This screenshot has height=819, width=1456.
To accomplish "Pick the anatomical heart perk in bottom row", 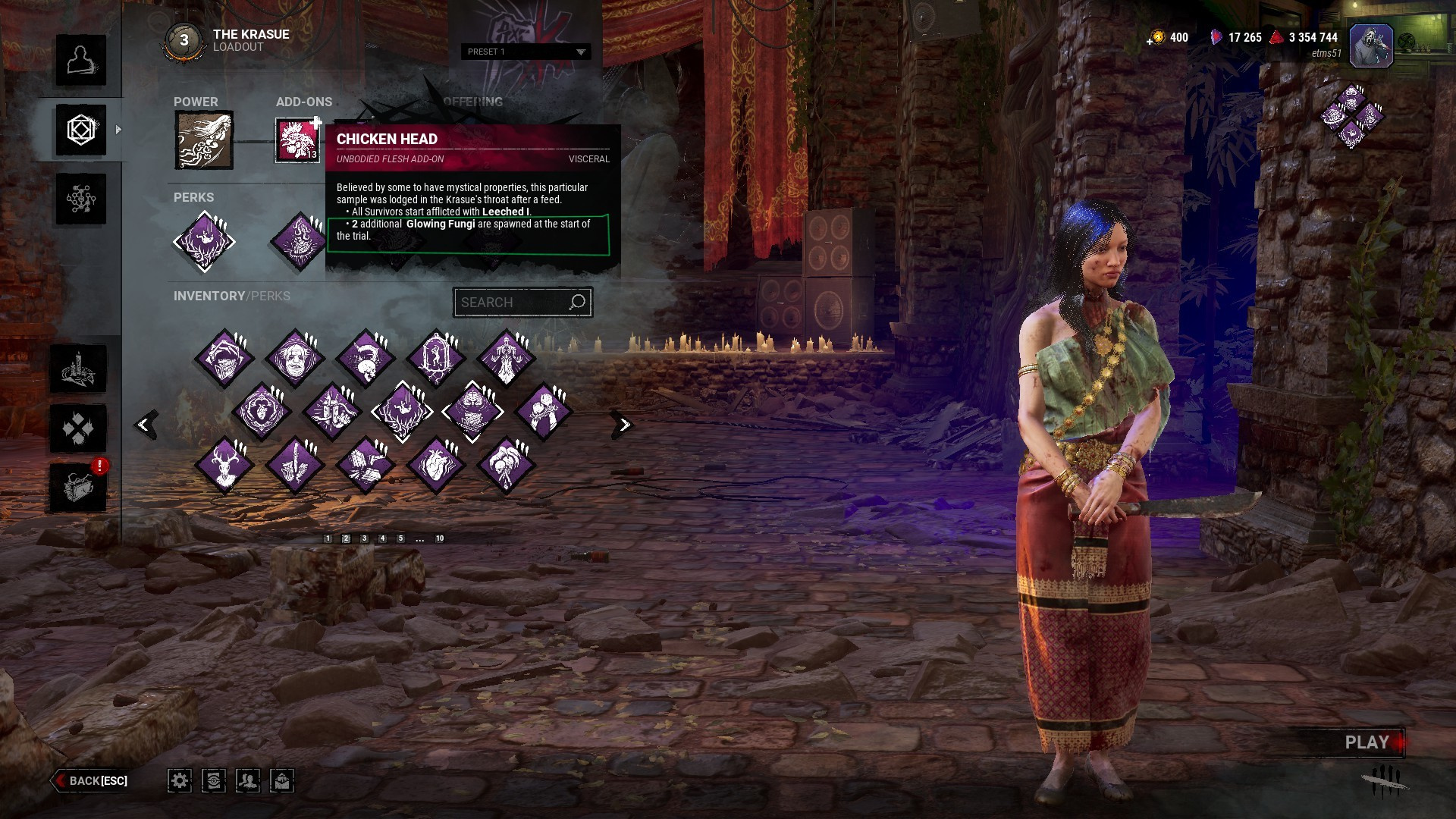I will 435,466.
